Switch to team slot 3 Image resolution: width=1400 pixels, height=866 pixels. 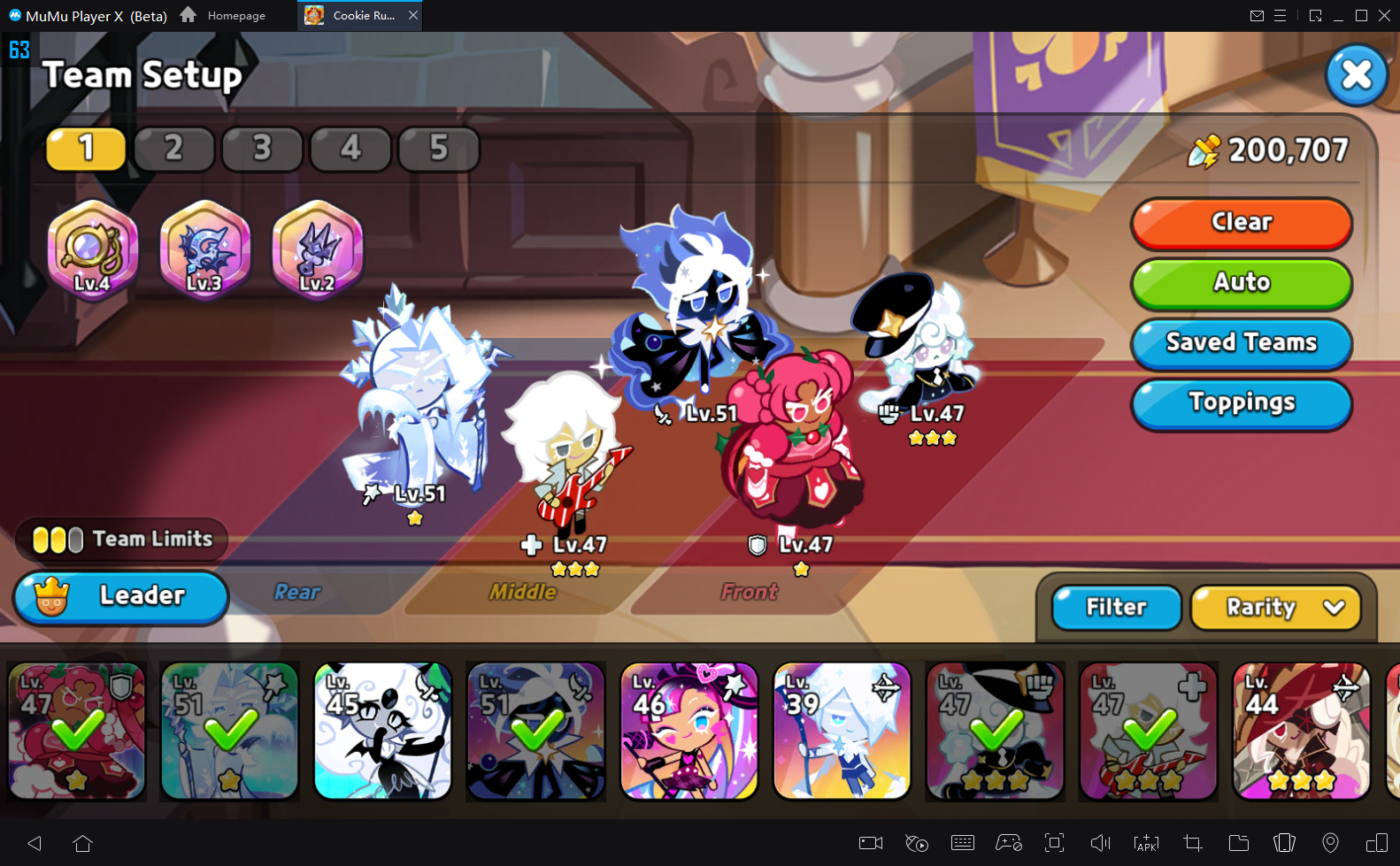(262, 149)
